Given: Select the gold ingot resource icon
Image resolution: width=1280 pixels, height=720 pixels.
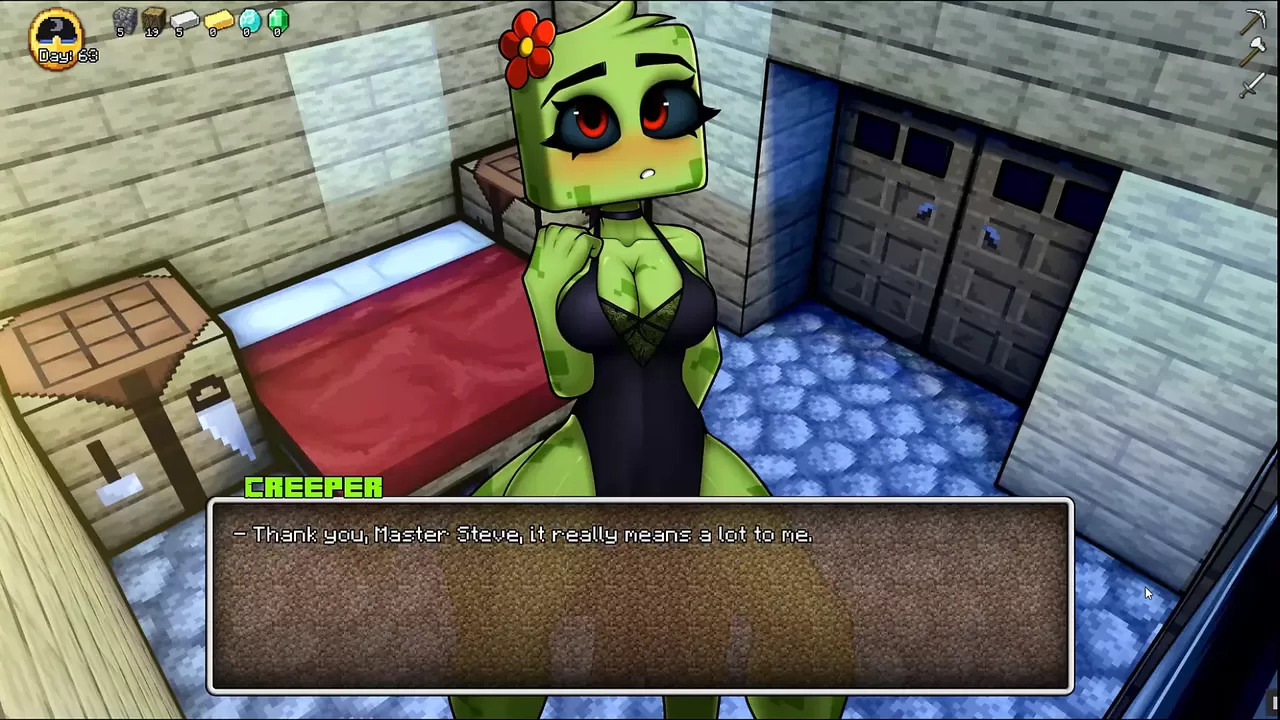Looking at the screenshot, I should (x=217, y=19).
